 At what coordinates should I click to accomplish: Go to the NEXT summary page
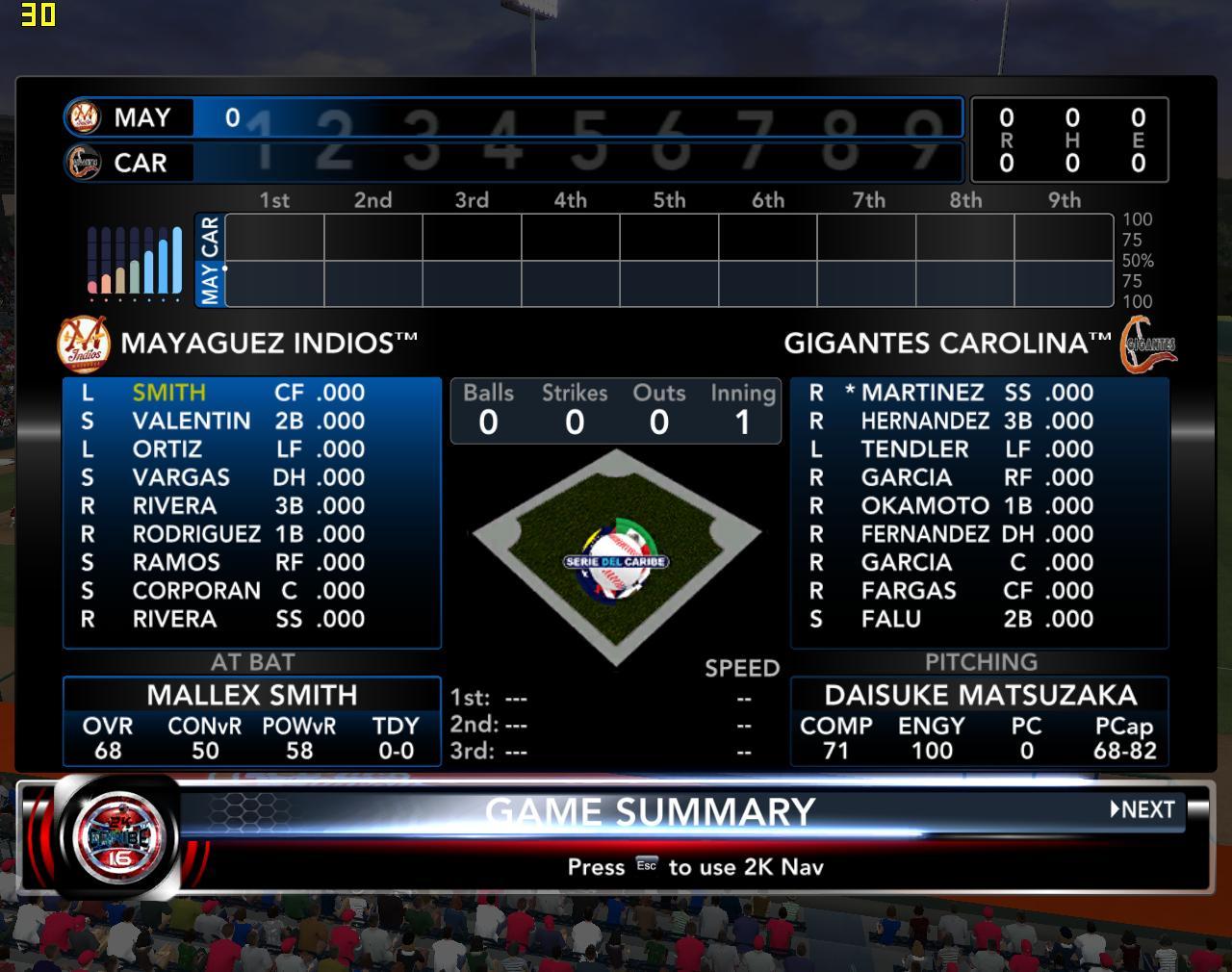click(x=1143, y=809)
